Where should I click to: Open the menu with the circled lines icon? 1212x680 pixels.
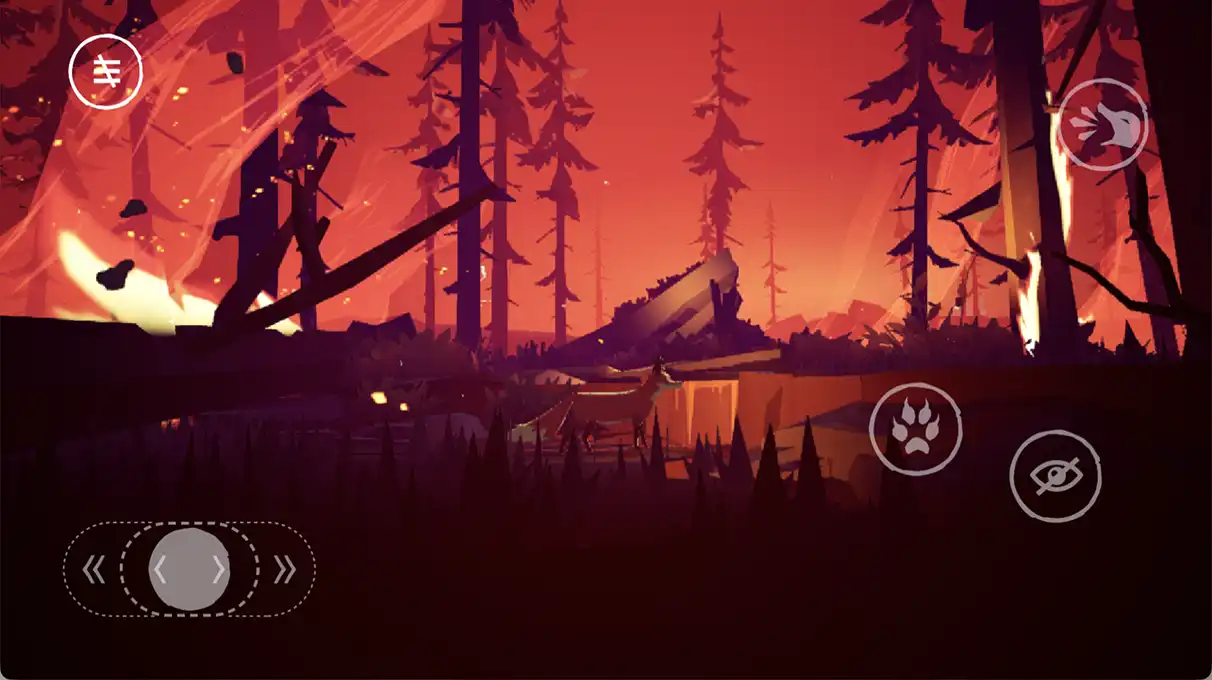tap(105, 71)
